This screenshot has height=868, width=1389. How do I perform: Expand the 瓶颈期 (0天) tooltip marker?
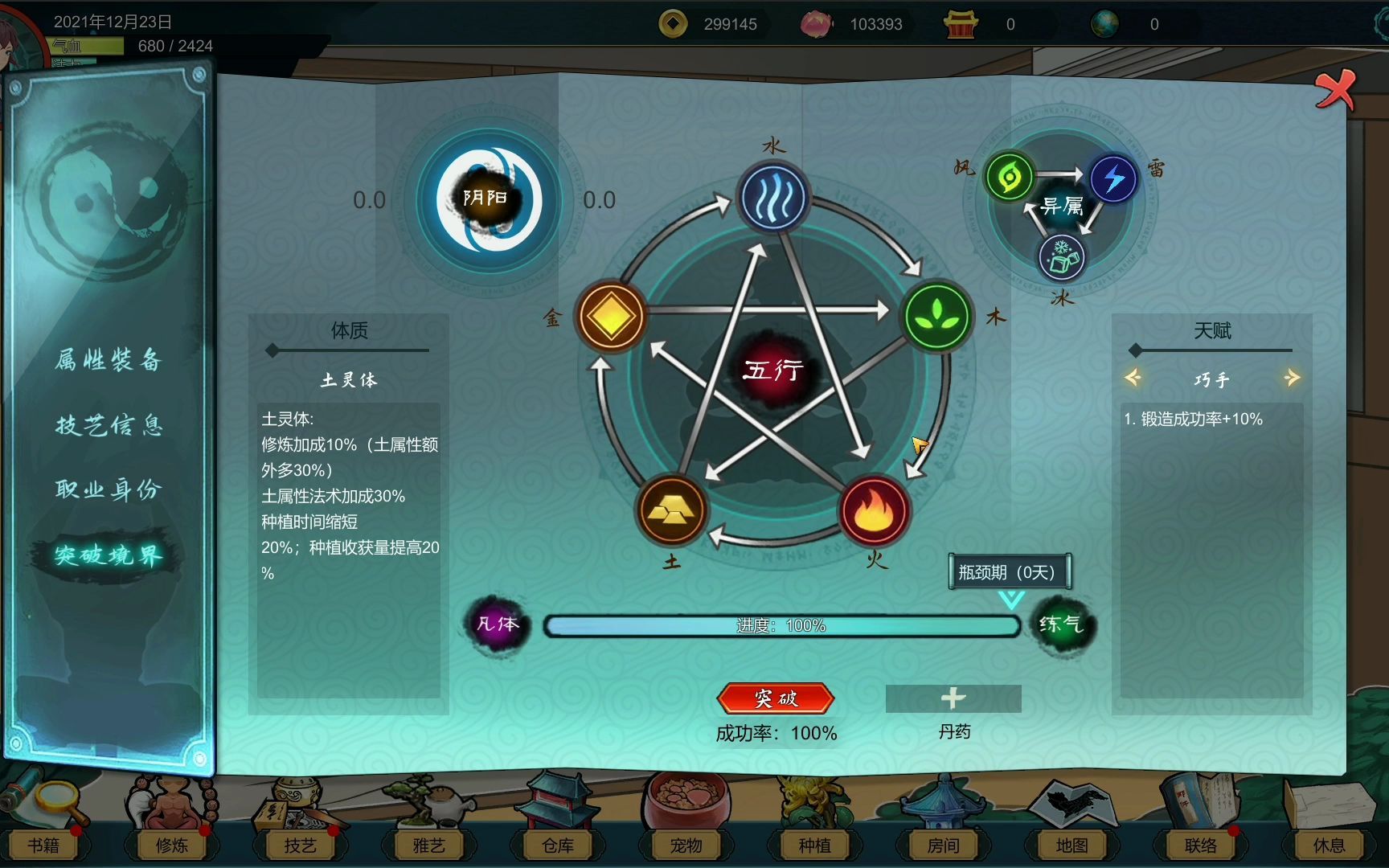tap(1010, 572)
